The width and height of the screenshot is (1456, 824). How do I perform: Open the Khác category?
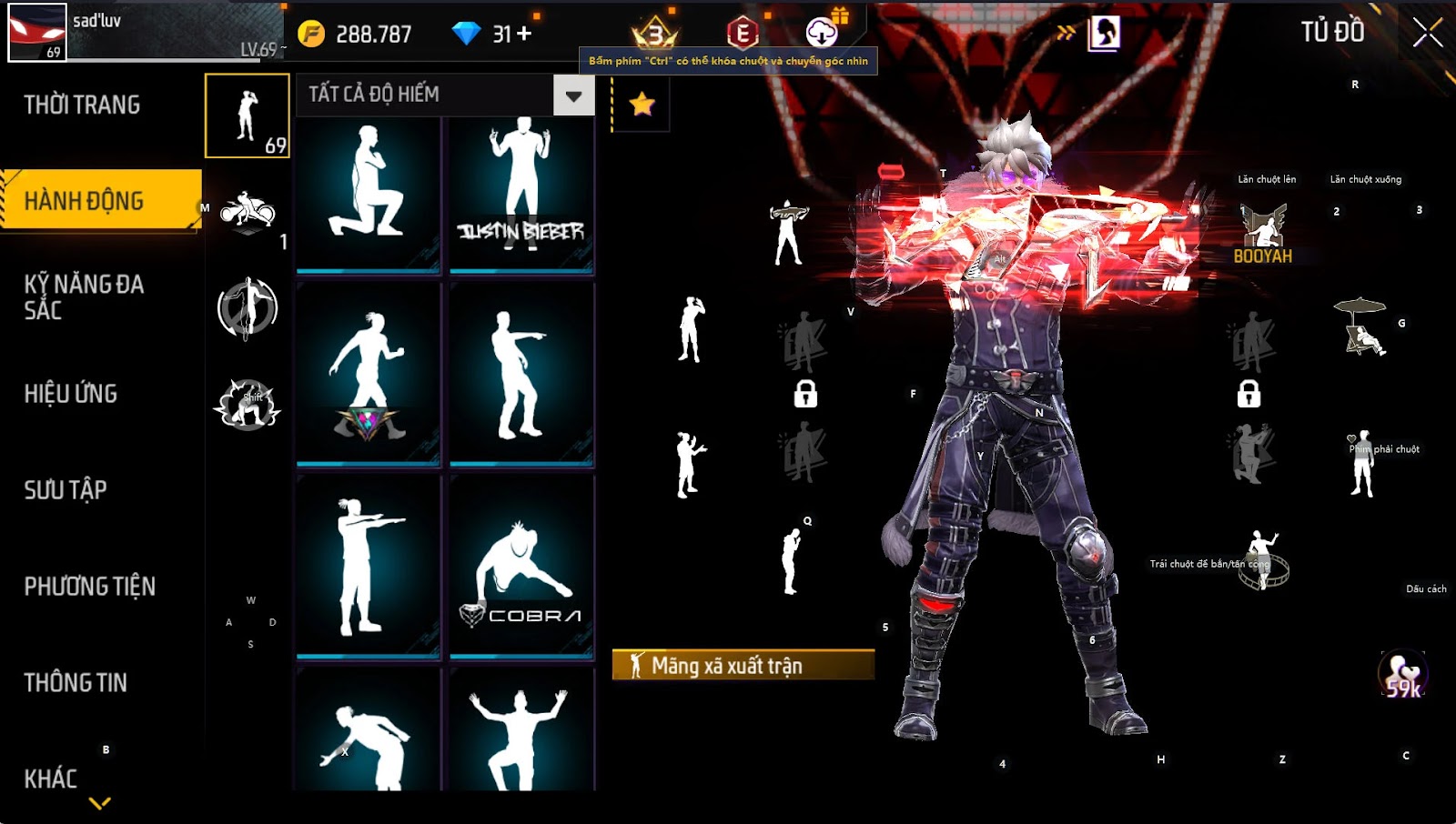coord(51,779)
